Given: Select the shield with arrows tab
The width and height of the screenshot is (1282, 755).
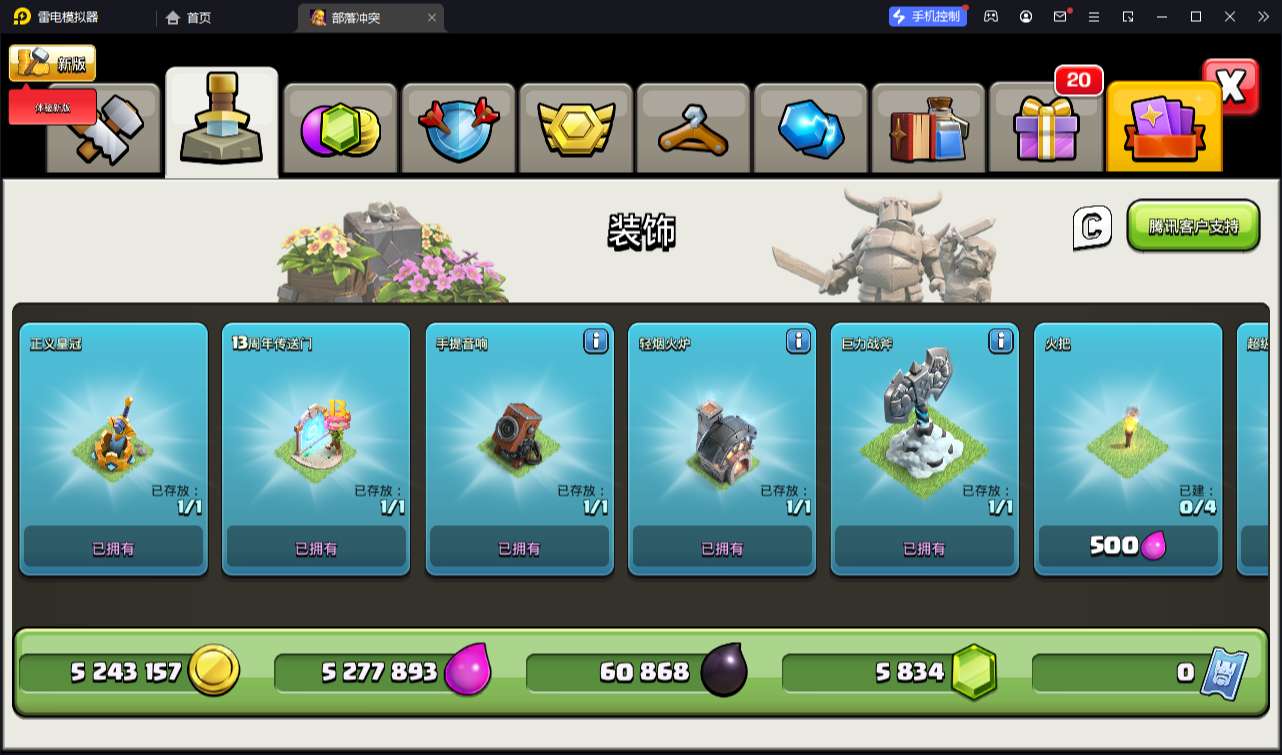Looking at the screenshot, I should pyautogui.click(x=457, y=130).
